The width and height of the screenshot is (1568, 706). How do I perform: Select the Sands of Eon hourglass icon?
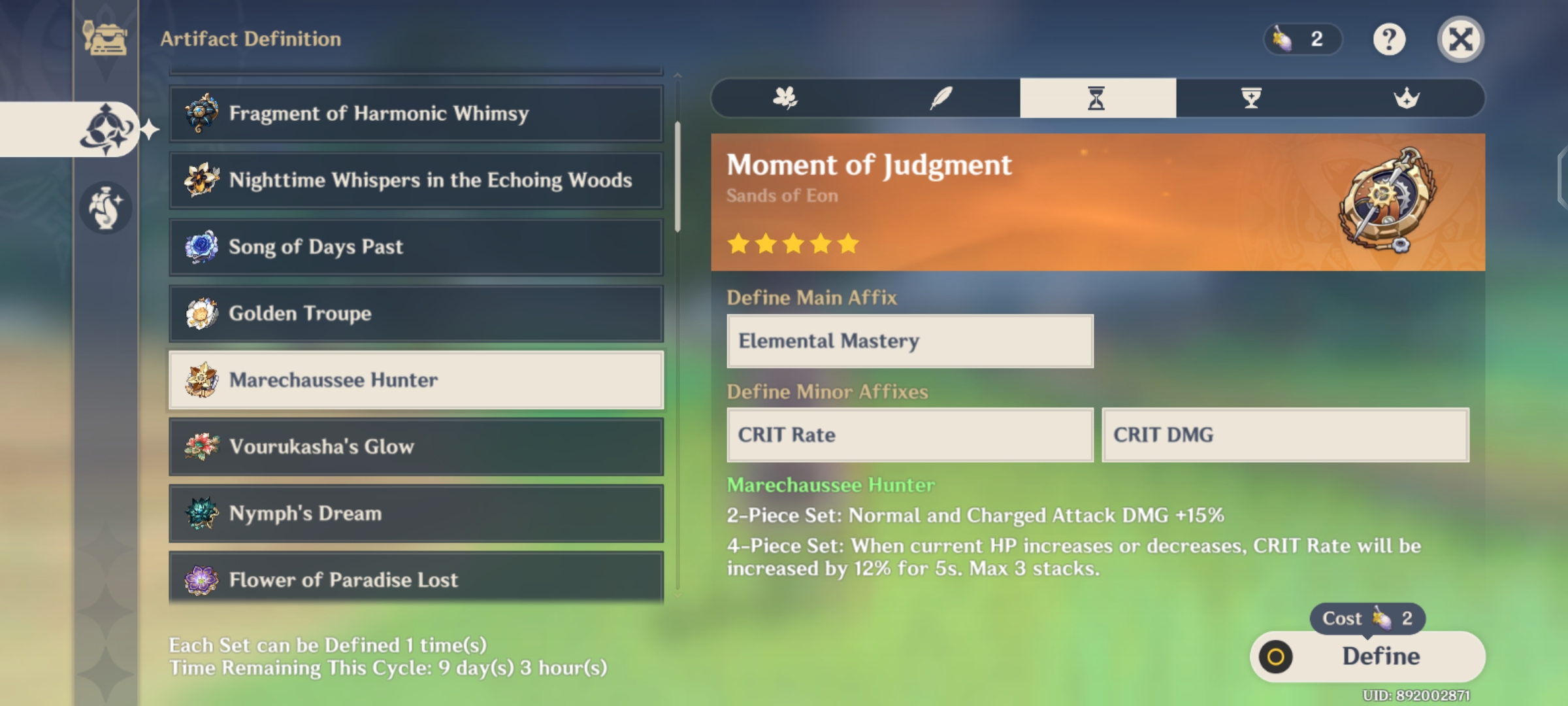click(x=1098, y=98)
